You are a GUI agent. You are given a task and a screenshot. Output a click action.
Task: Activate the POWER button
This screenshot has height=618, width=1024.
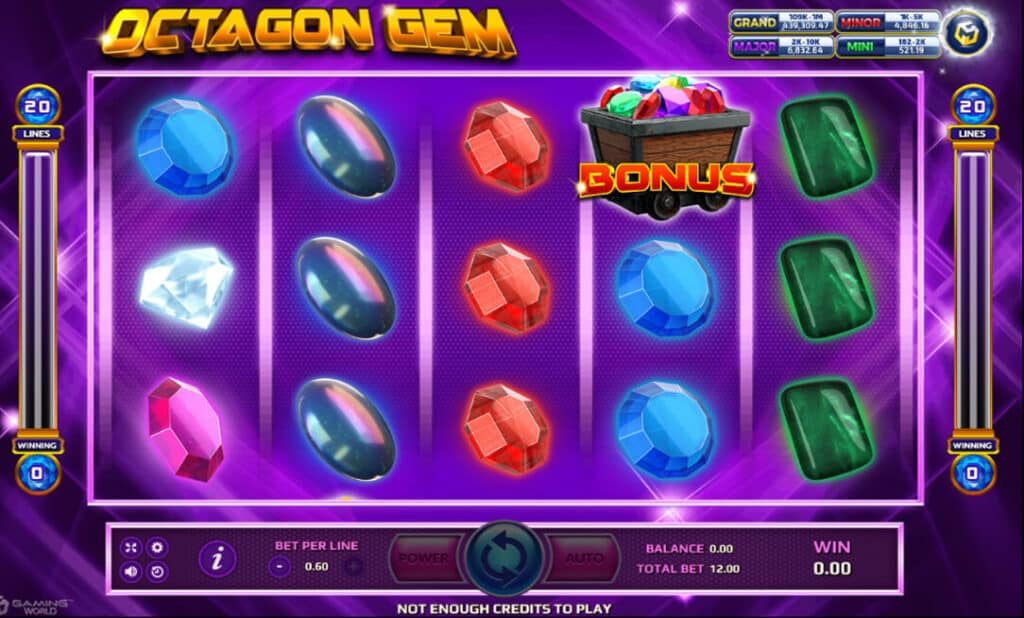tap(424, 558)
